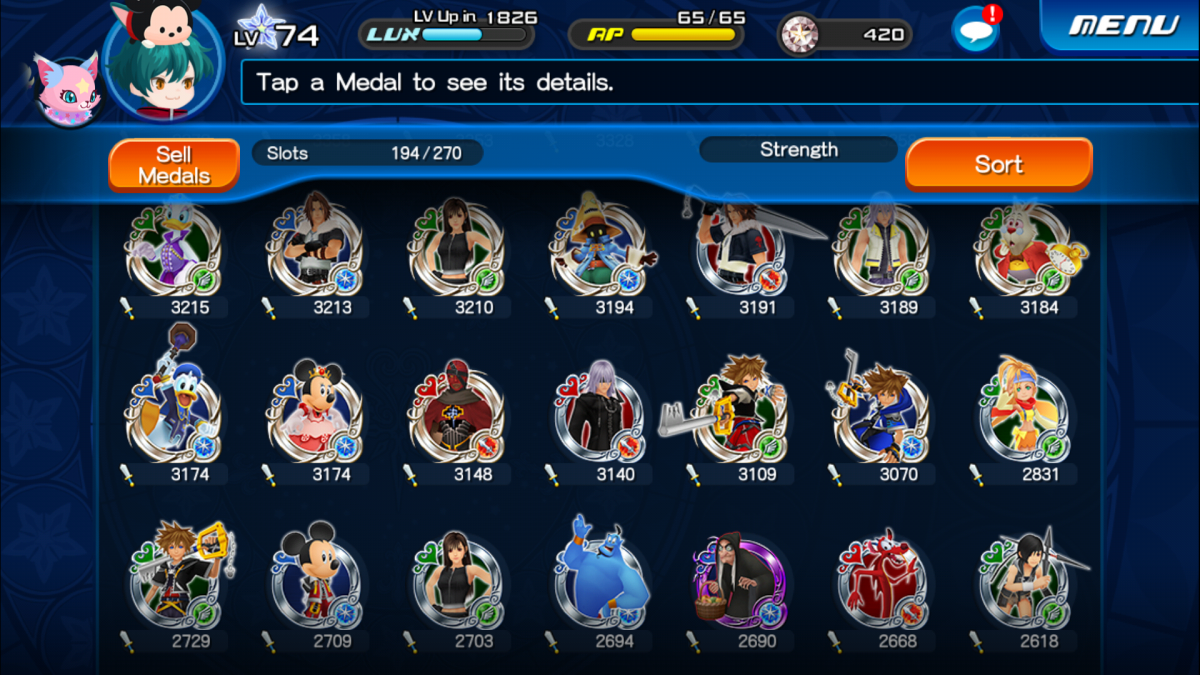Viewport: 1200px width, 675px height.
Task: Select the Sora medal with 3109 strength
Action: [x=740, y=416]
